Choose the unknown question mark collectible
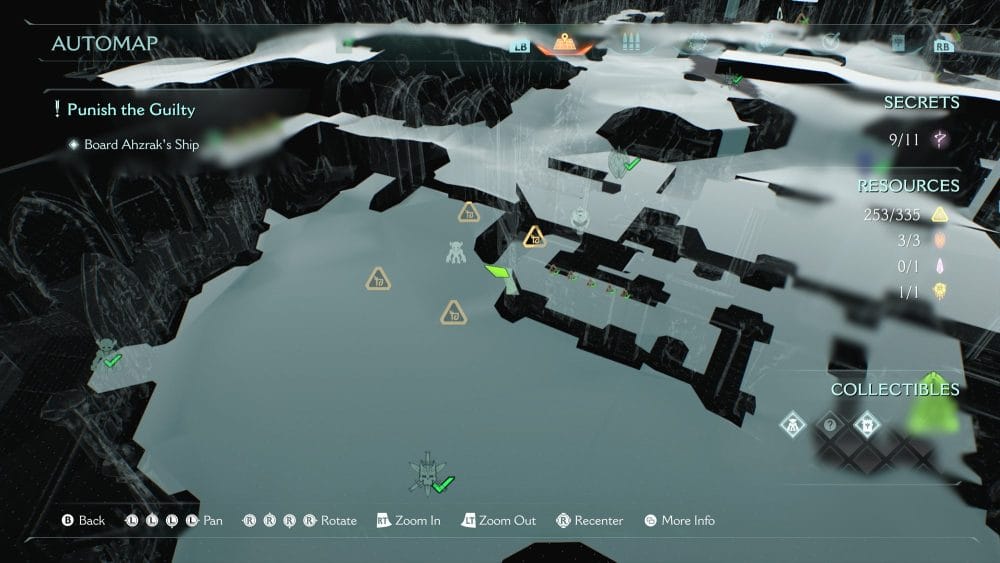 tap(829, 425)
